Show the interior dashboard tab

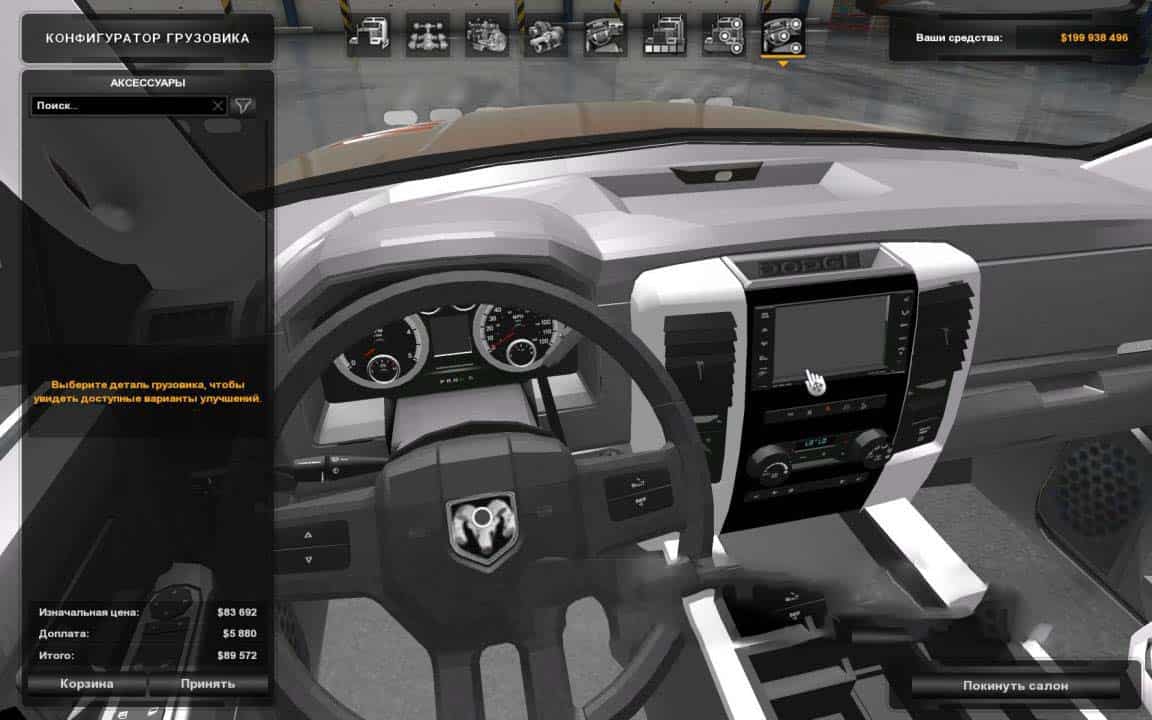[605, 36]
